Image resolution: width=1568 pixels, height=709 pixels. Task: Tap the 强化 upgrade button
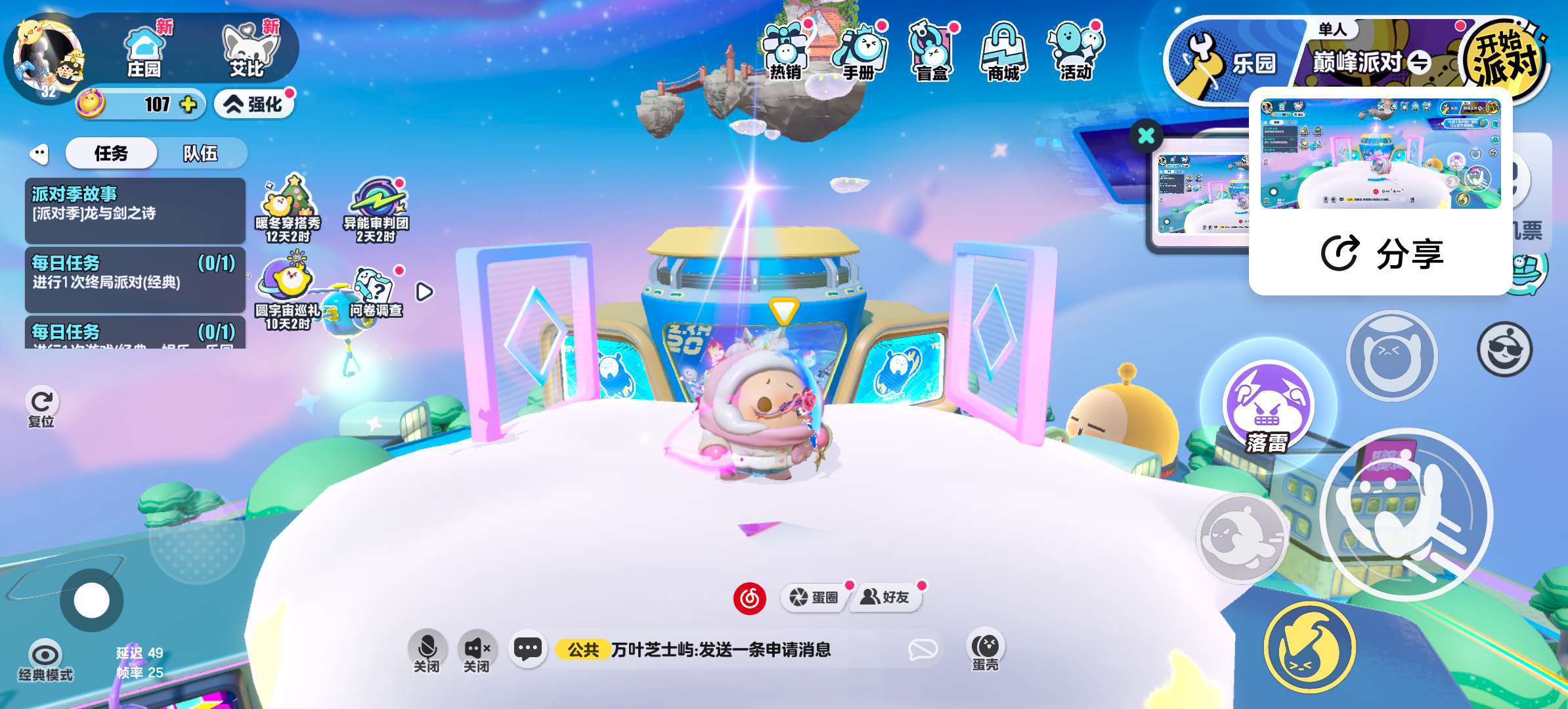click(x=254, y=104)
